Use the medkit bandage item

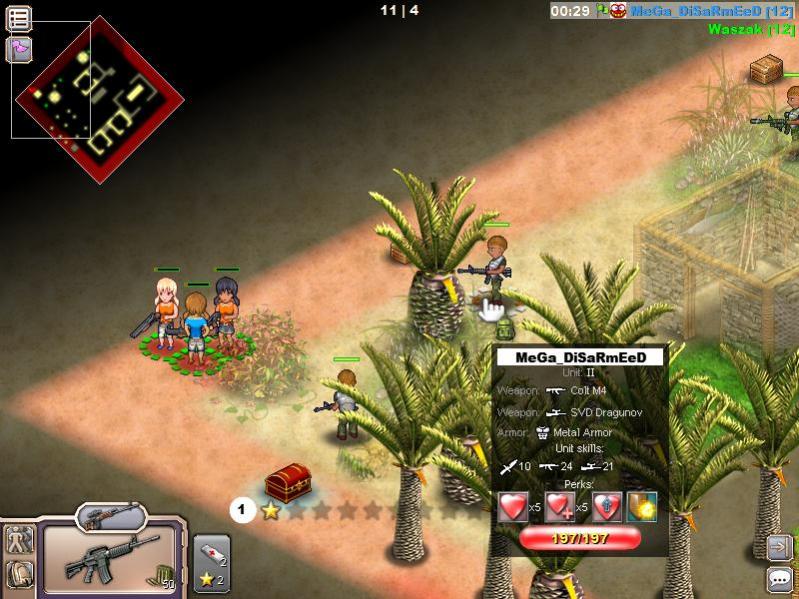[210, 553]
